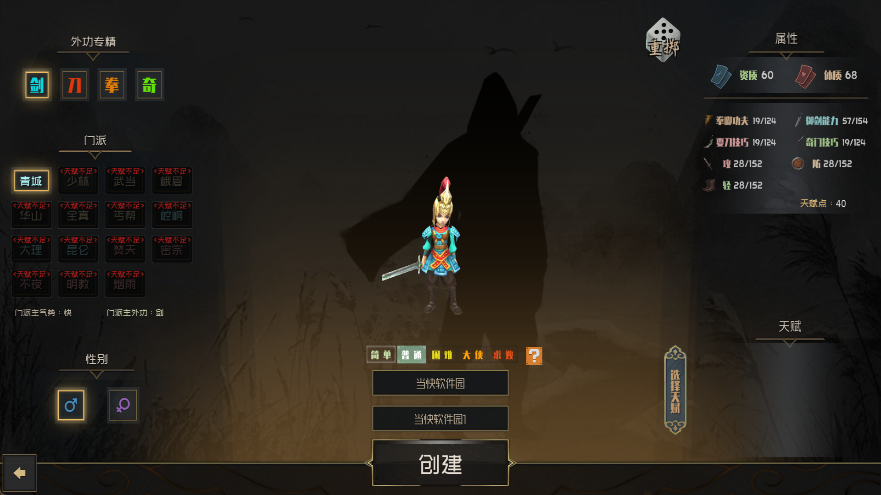Screen dimensions: 881x495
Task: Switch to the female gender icon
Action: point(123,405)
